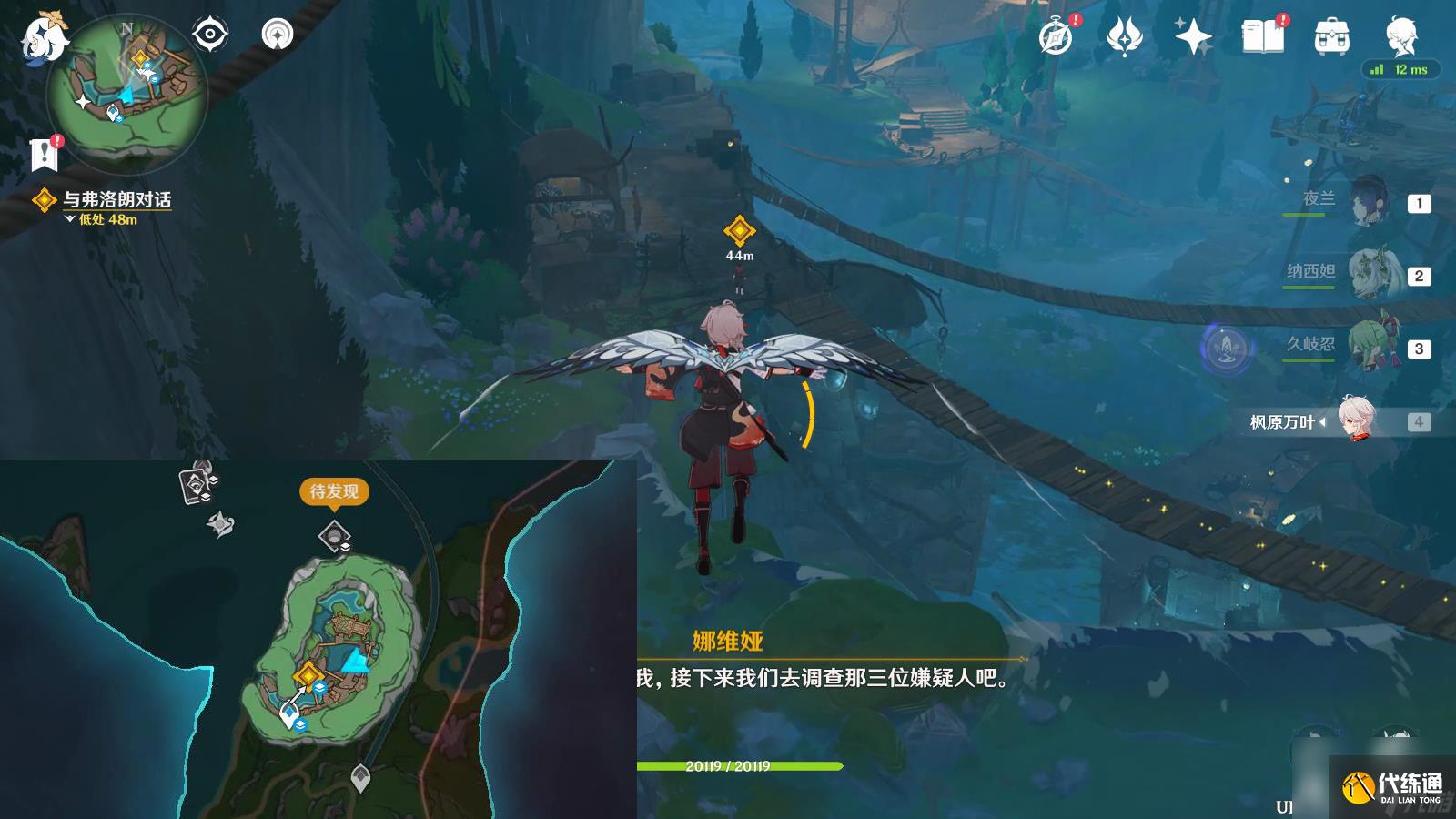Click the 待发现 map marker label
The height and width of the screenshot is (819, 1456).
coord(334,491)
